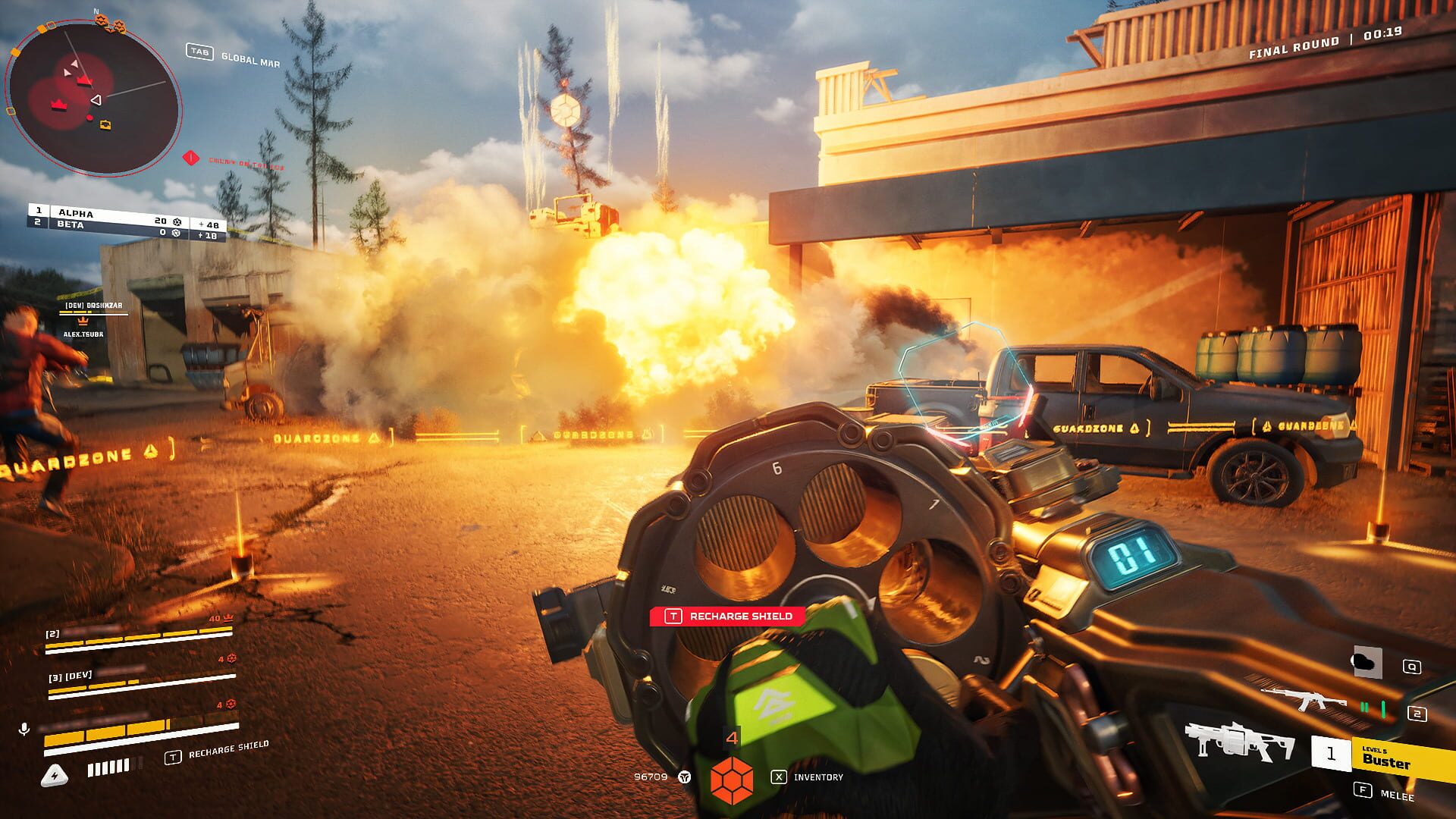The height and width of the screenshot is (819, 1456).
Task: Toggle the enemy warning diamond indicator
Action: 190,158
